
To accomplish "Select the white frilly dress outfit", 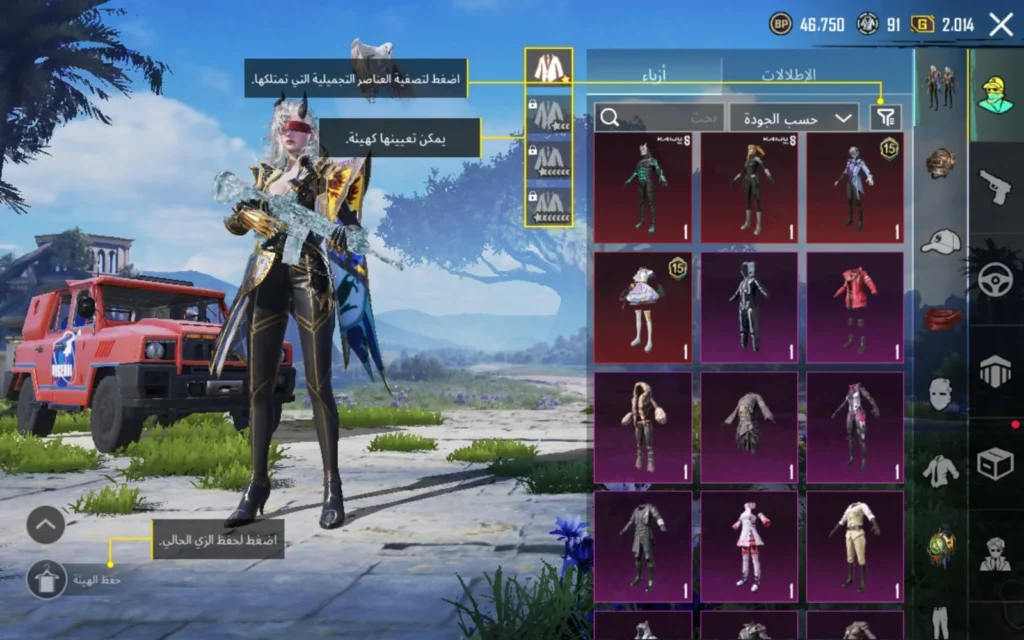I will click(x=643, y=307).
